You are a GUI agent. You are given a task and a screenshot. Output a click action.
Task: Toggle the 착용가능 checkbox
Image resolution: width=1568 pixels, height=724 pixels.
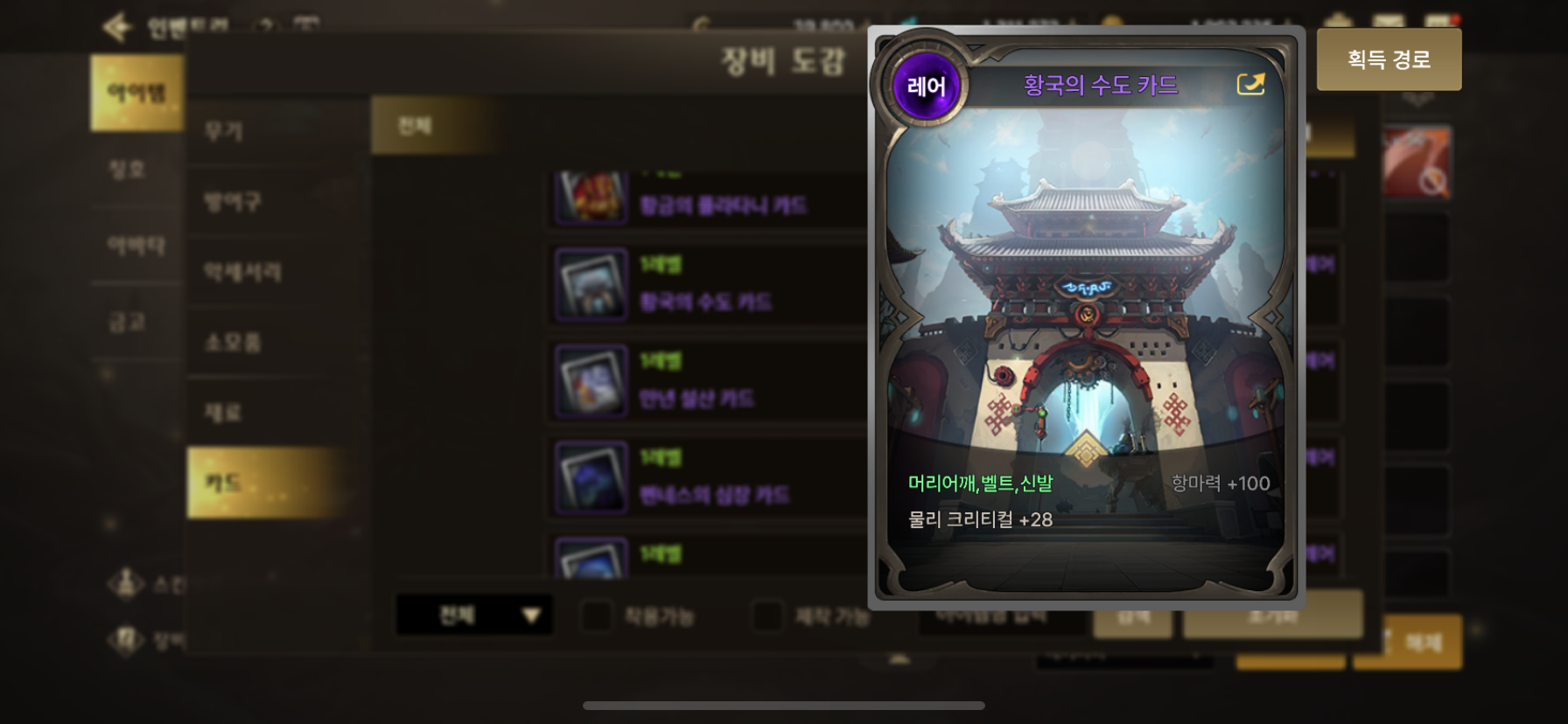597,616
